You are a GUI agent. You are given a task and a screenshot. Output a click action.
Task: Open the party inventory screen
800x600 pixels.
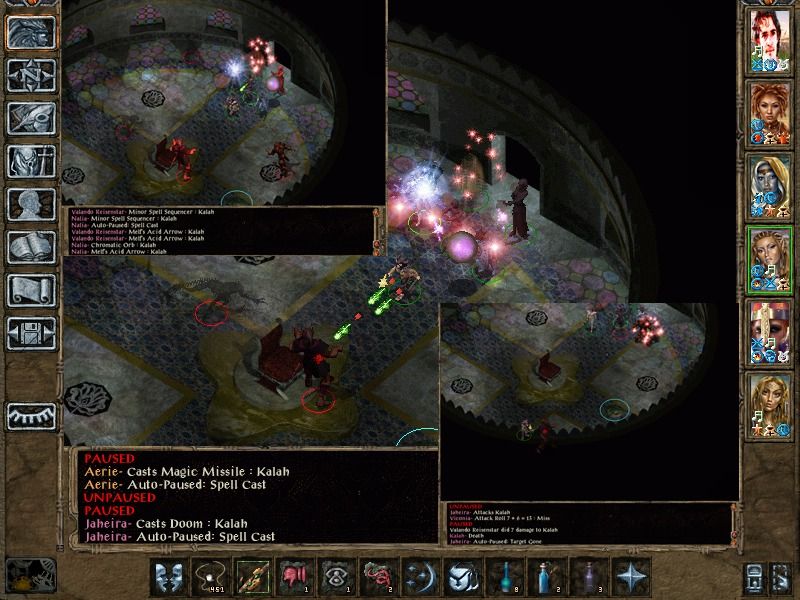coord(31,161)
